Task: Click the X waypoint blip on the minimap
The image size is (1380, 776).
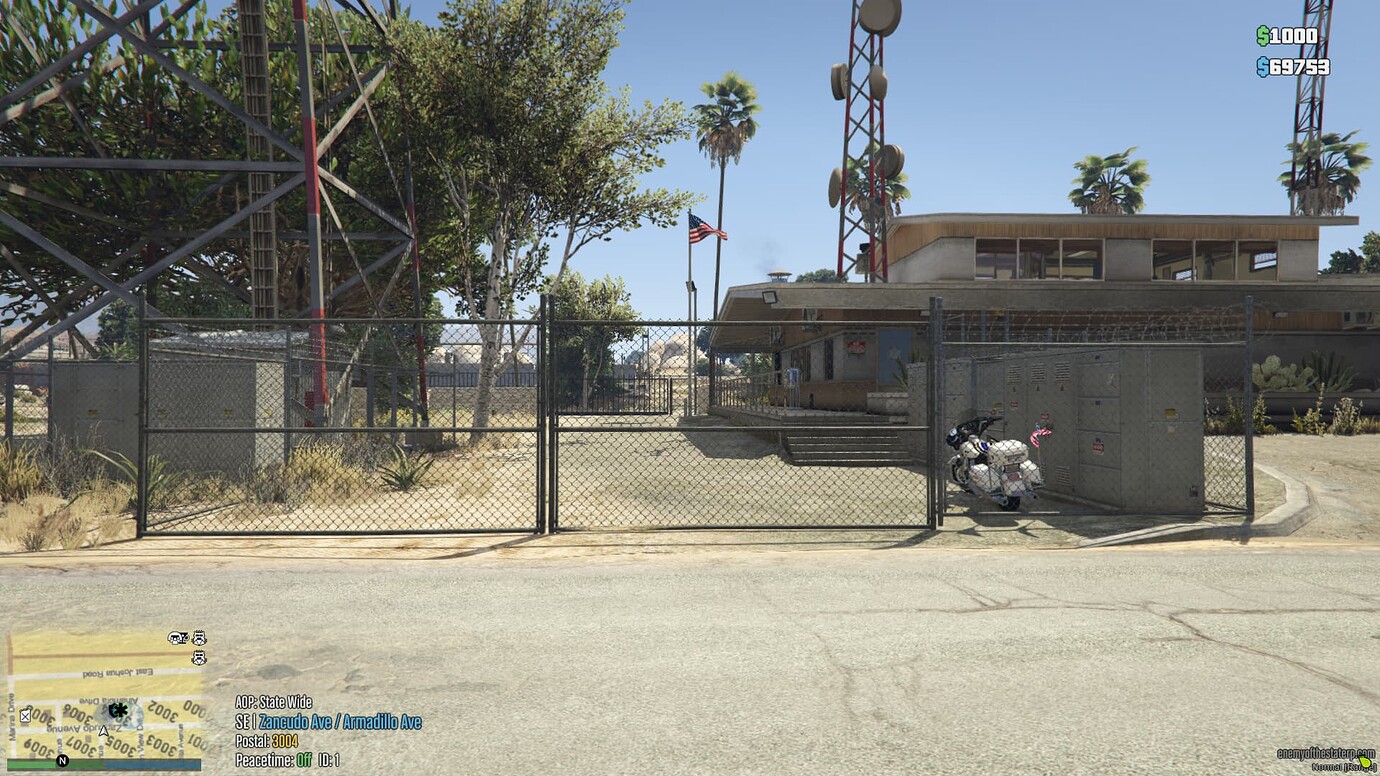Action: point(24,715)
